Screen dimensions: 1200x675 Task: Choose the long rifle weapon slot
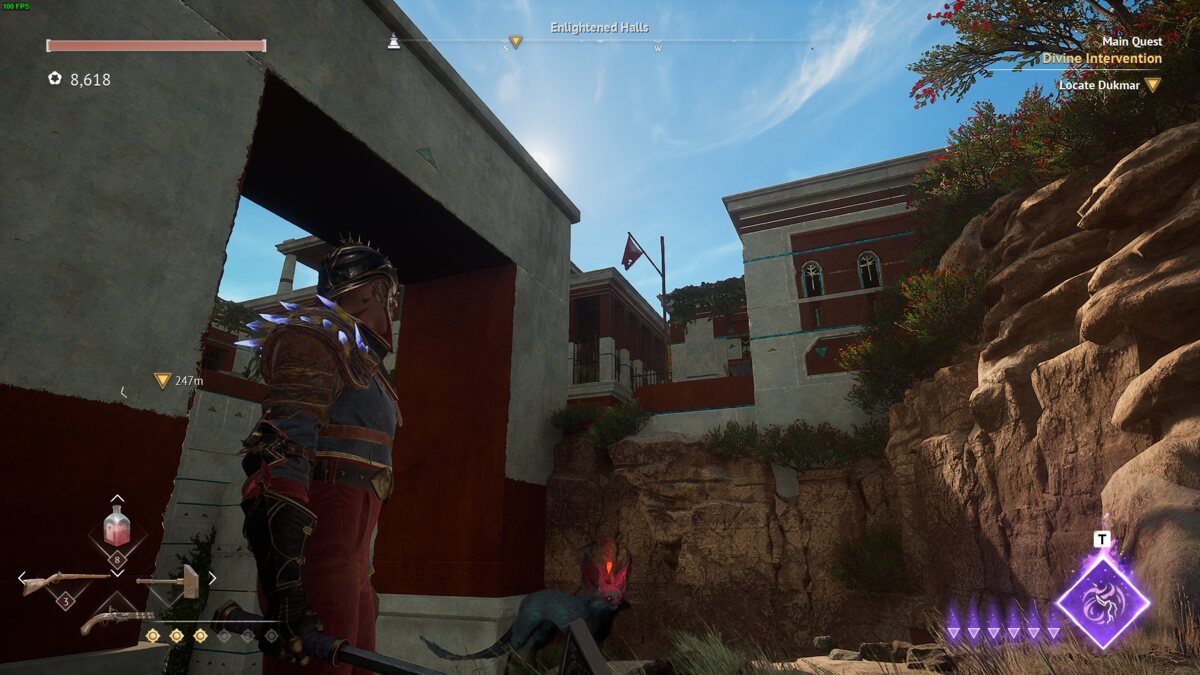(x=65, y=580)
